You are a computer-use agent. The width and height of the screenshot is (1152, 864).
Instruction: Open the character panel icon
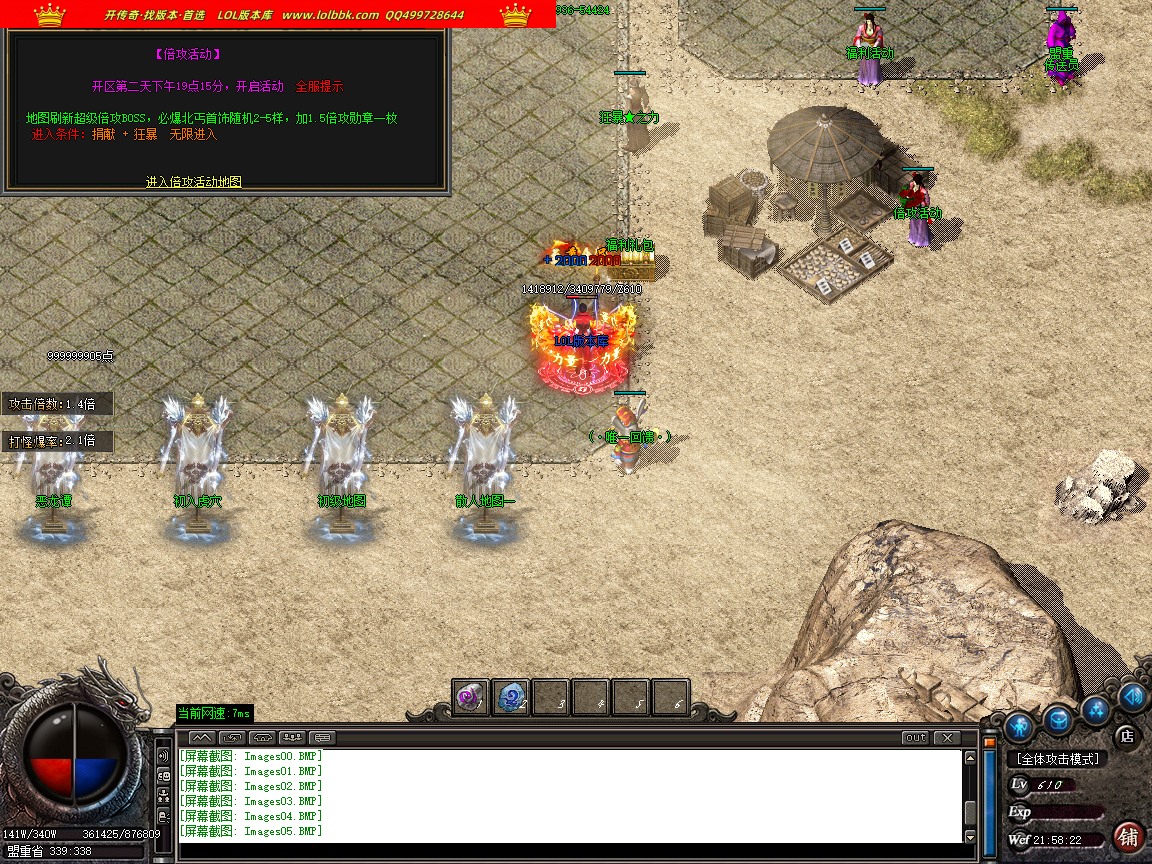click(1020, 724)
